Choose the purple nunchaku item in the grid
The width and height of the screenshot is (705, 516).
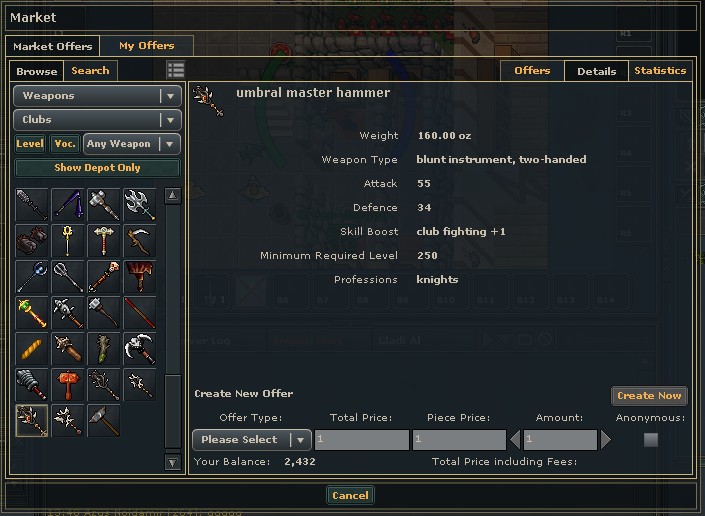(x=67, y=205)
